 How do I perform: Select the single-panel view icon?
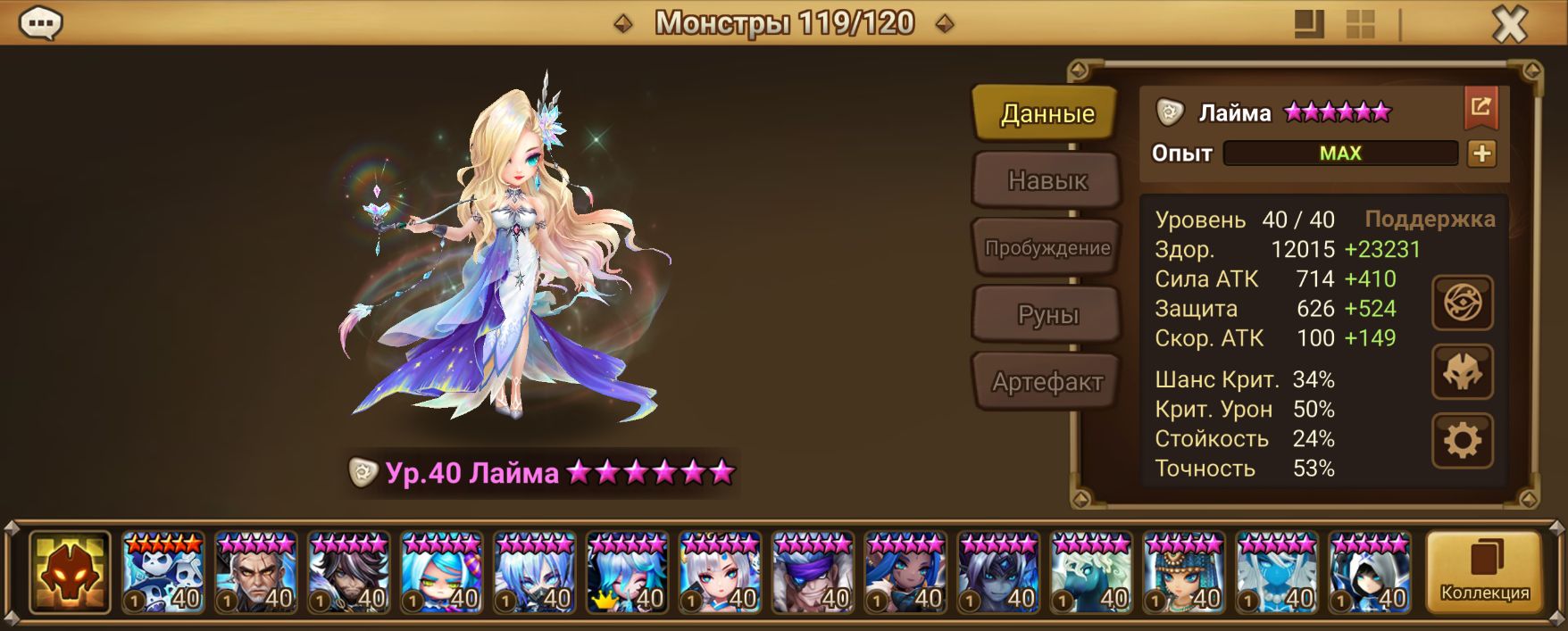(x=1309, y=24)
